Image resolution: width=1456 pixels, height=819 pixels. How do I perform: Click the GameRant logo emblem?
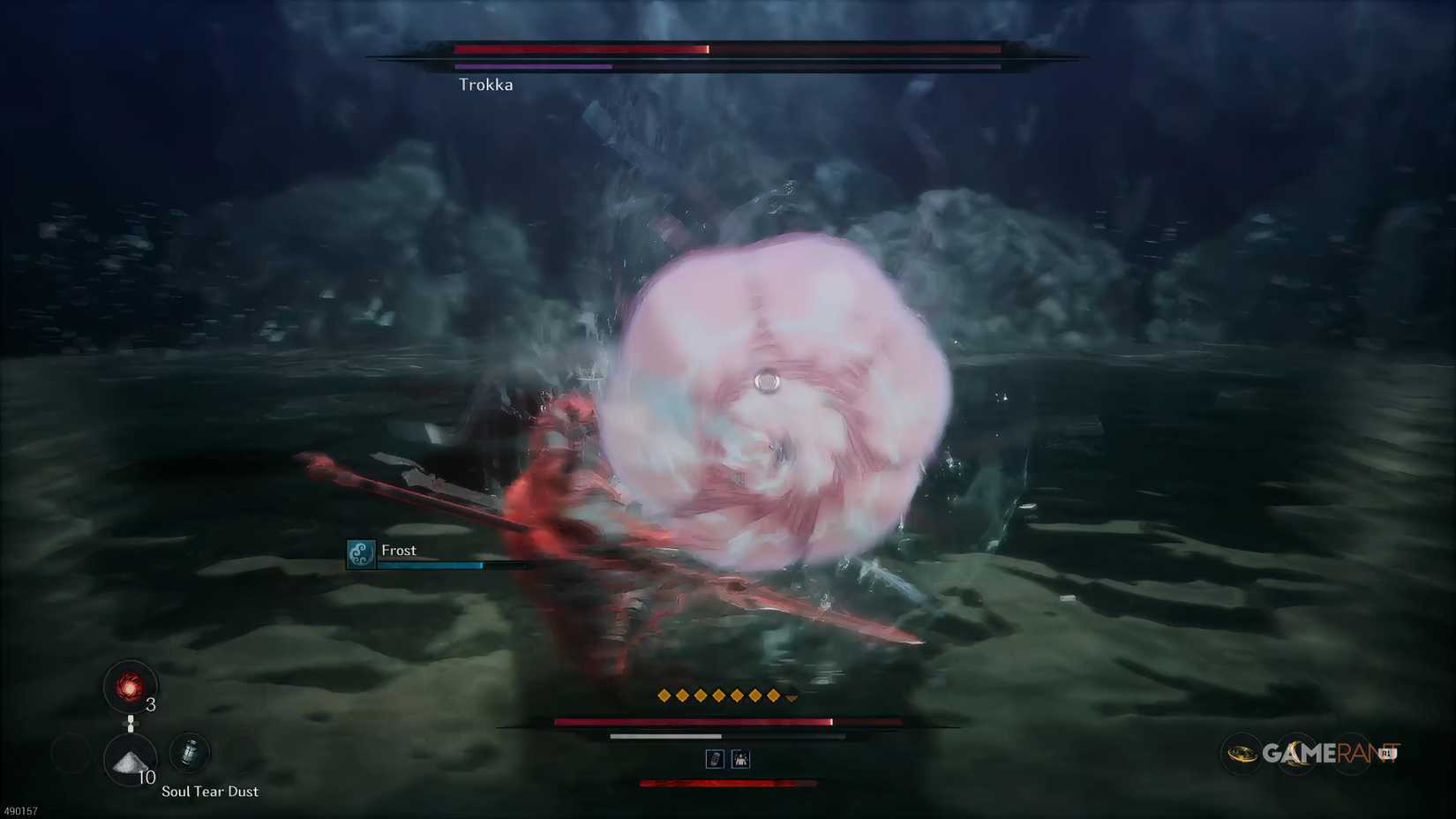[x=1244, y=754]
